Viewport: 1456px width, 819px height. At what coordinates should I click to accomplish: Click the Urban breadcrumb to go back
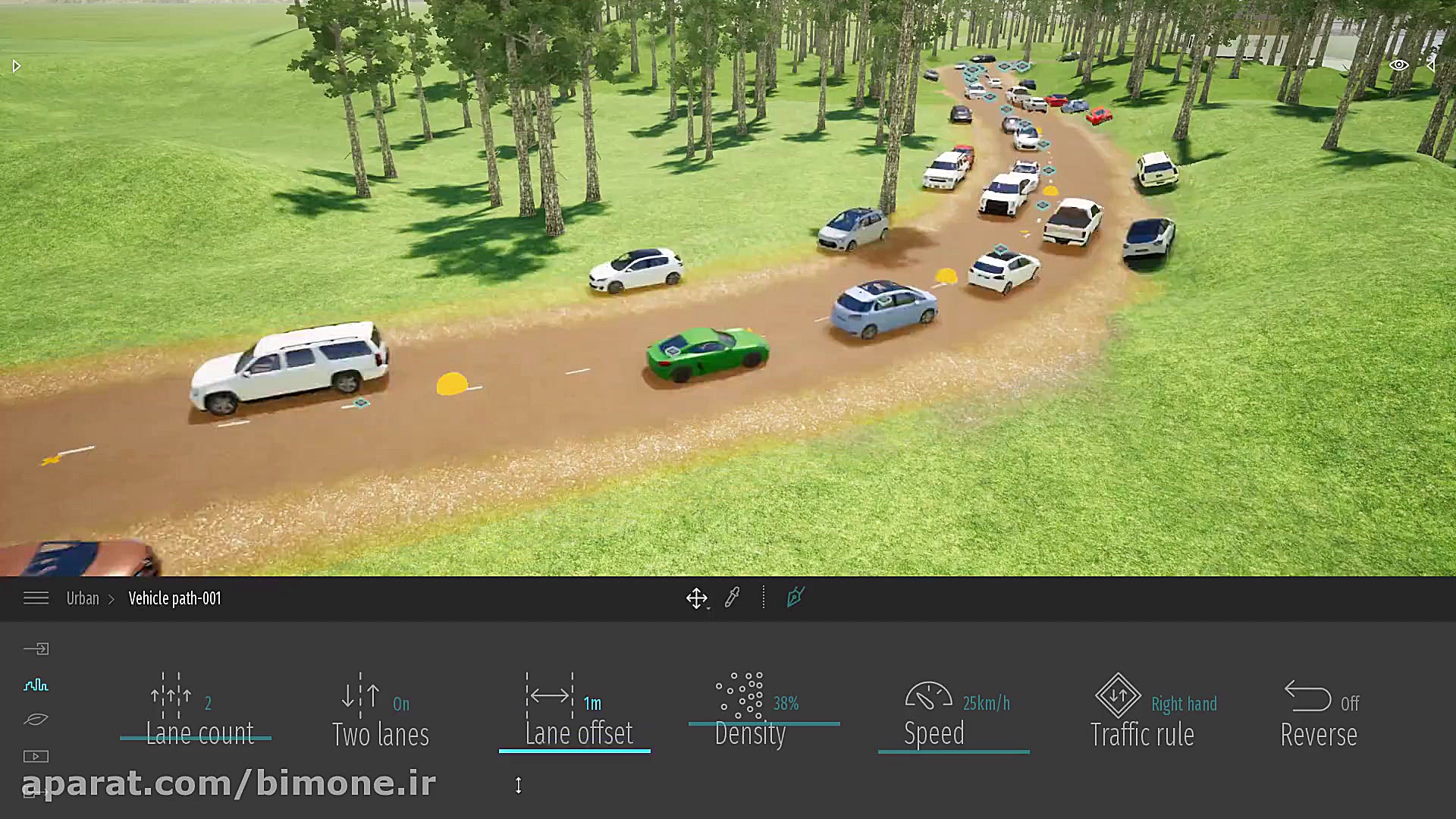(83, 598)
